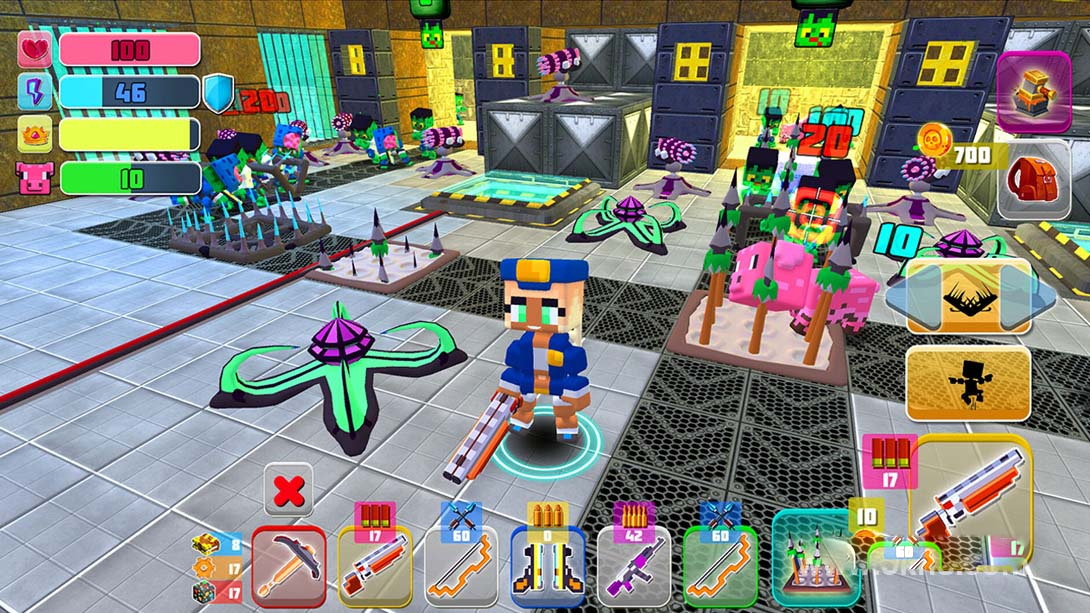
Task: Pick the green-framed bow slot
Action: coord(719,567)
